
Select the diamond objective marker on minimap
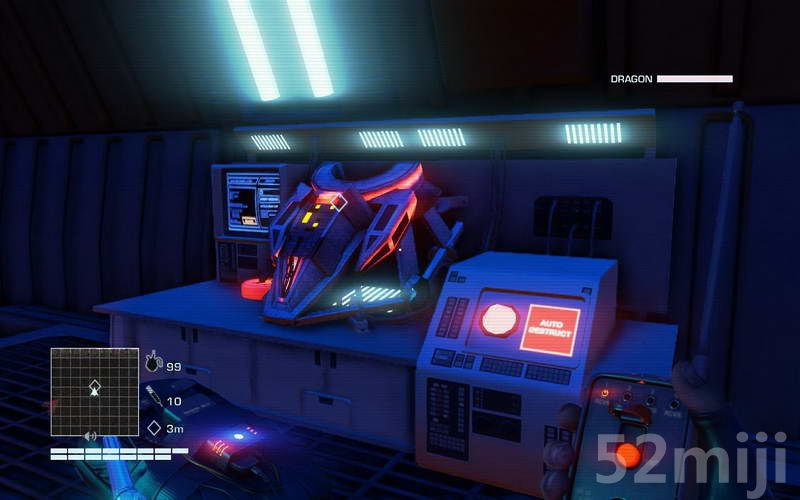click(95, 384)
